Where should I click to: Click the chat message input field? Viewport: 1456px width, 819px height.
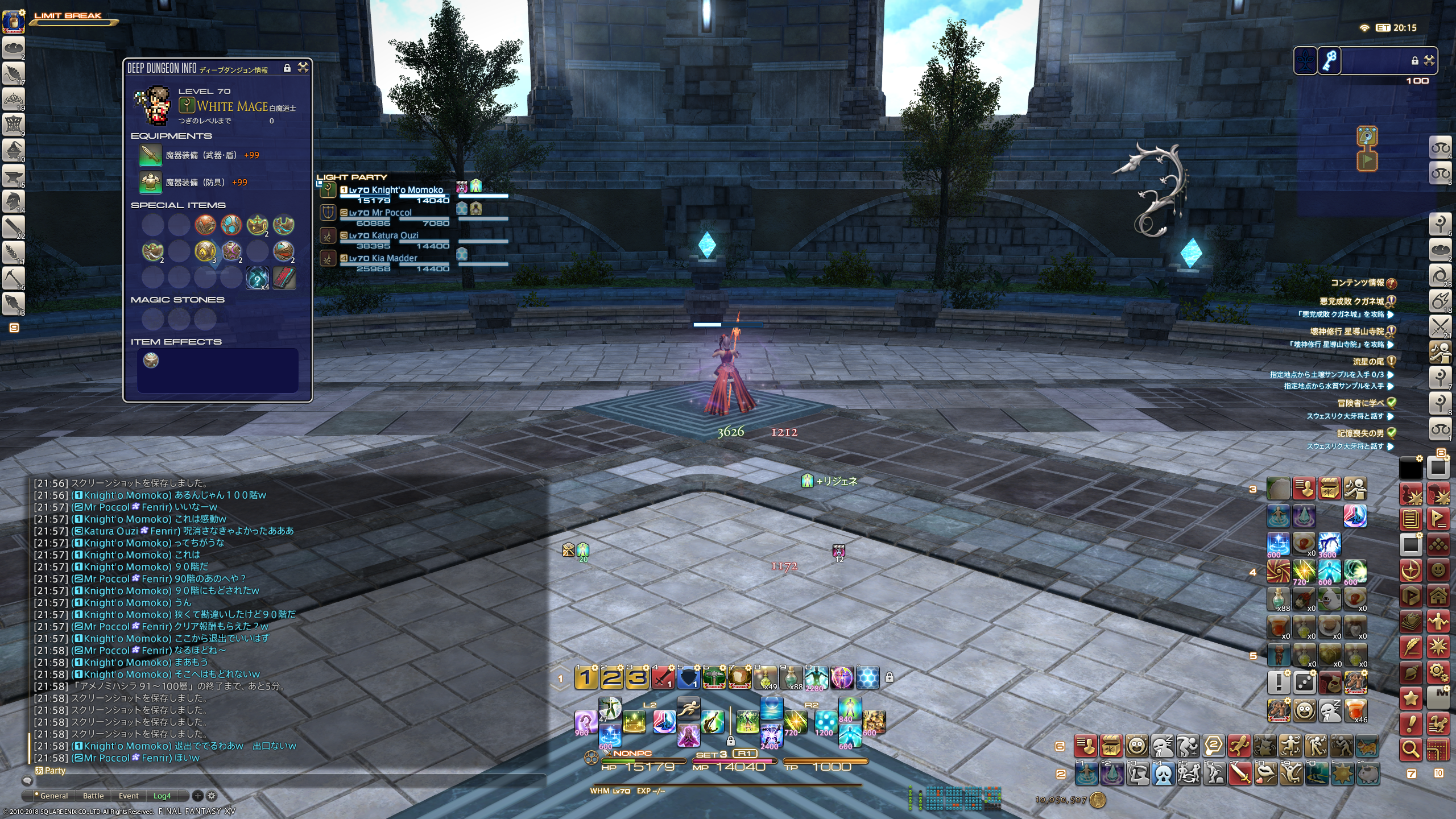[x=284, y=781]
